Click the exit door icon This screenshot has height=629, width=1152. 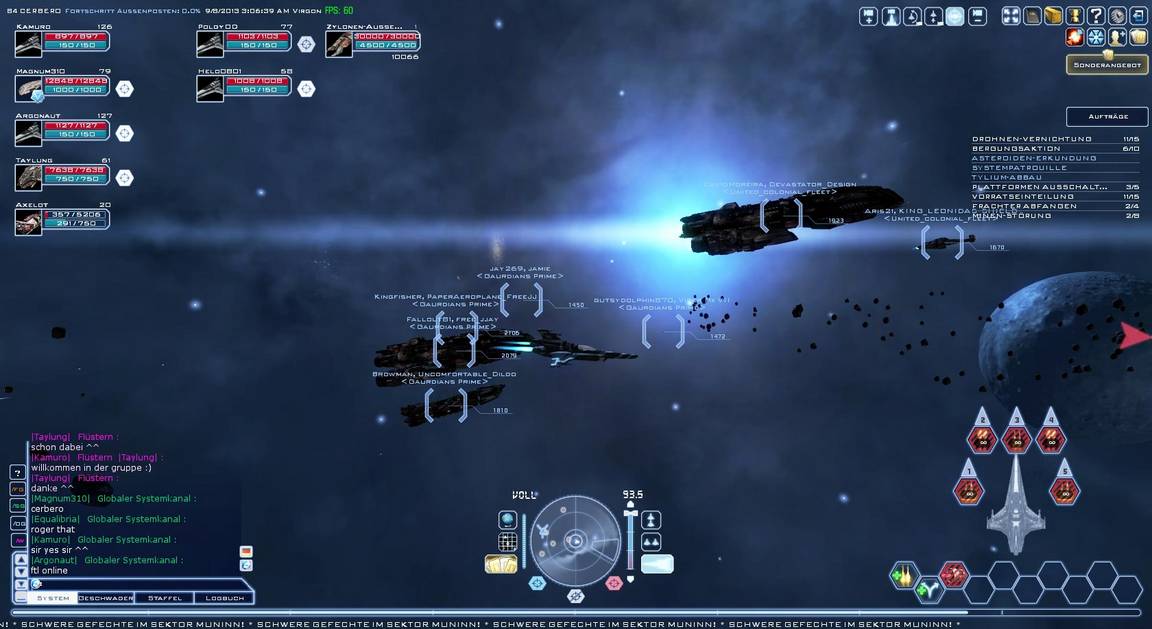click(1138, 16)
